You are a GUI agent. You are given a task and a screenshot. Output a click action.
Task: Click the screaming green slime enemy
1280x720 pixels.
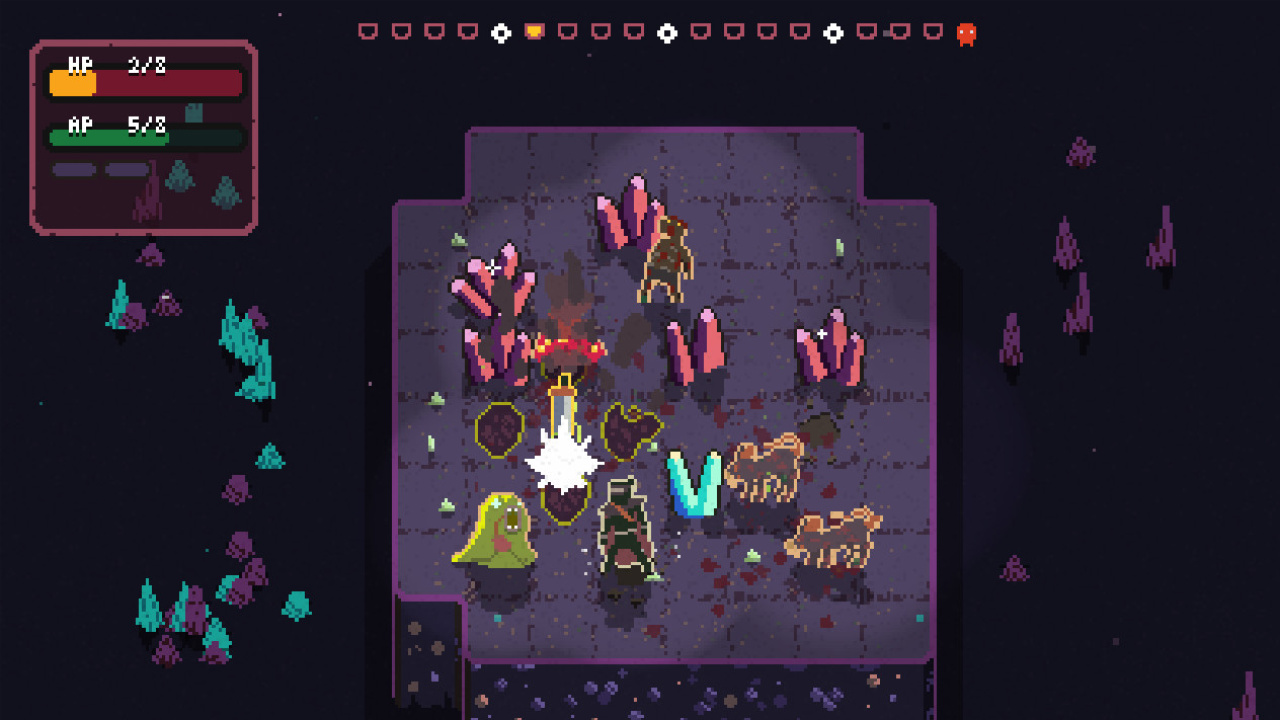497,535
